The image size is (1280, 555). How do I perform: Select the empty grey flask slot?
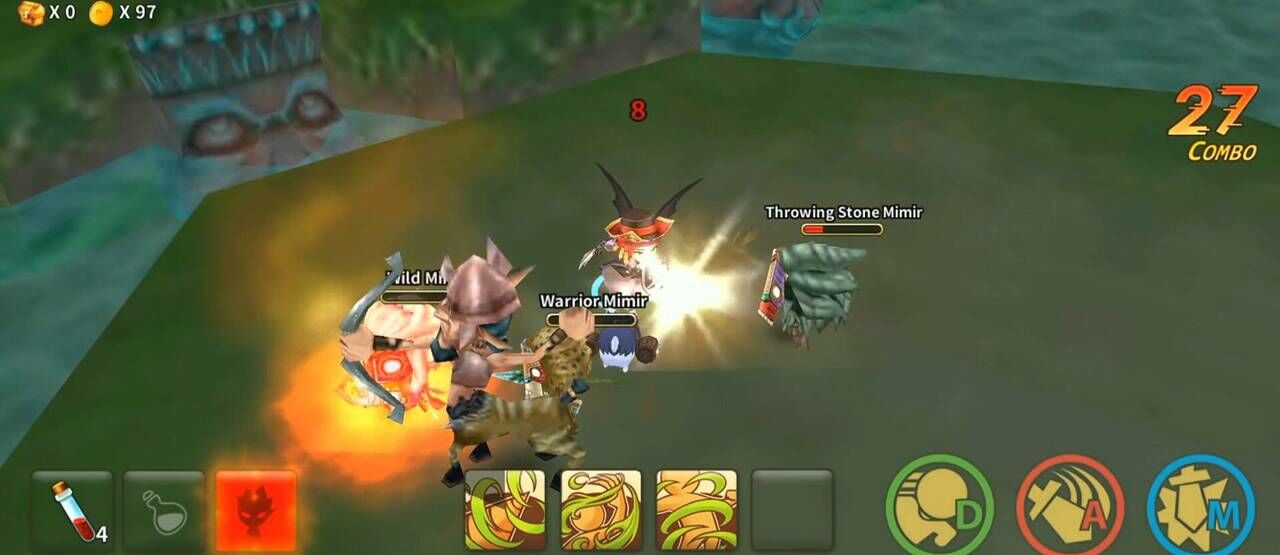click(164, 510)
